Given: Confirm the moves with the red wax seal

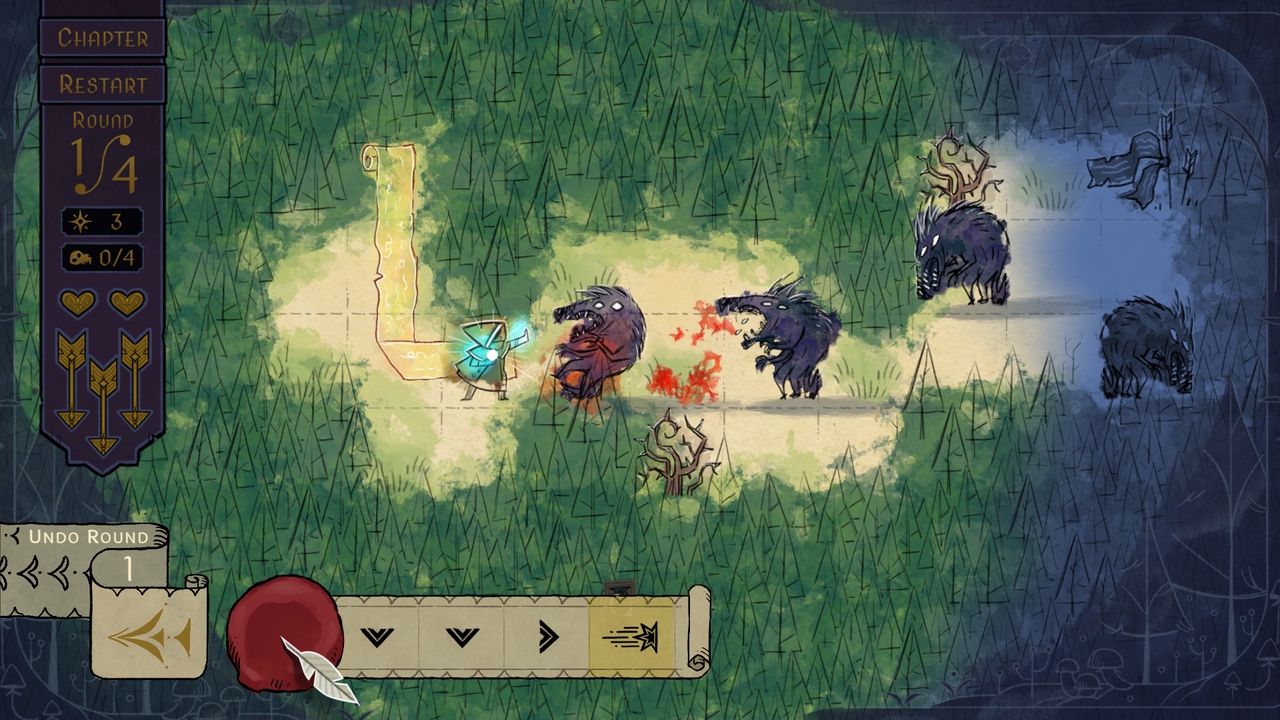Looking at the screenshot, I should click(x=284, y=630).
